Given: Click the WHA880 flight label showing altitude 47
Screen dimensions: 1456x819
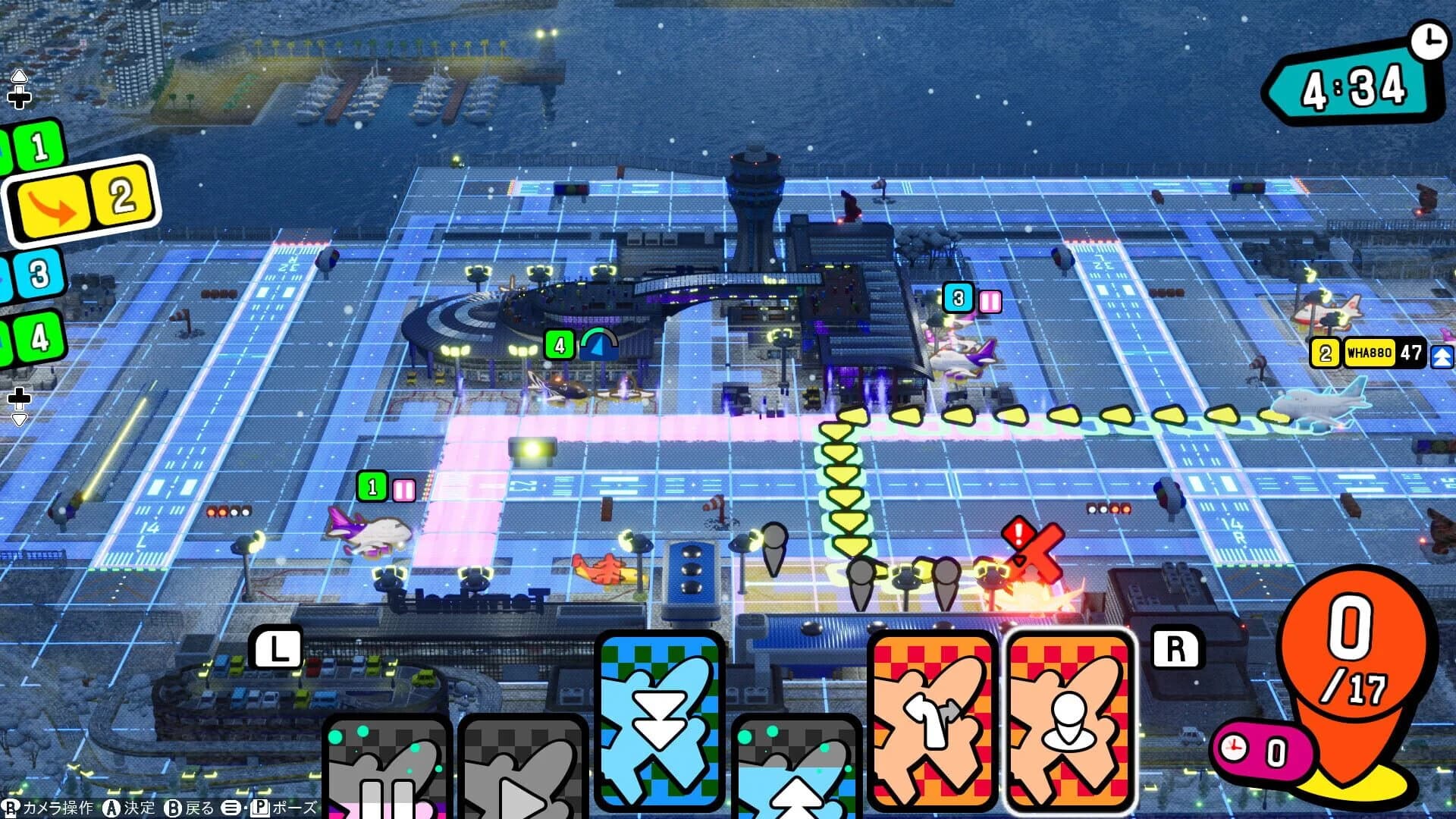Looking at the screenshot, I should click(1371, 353).
